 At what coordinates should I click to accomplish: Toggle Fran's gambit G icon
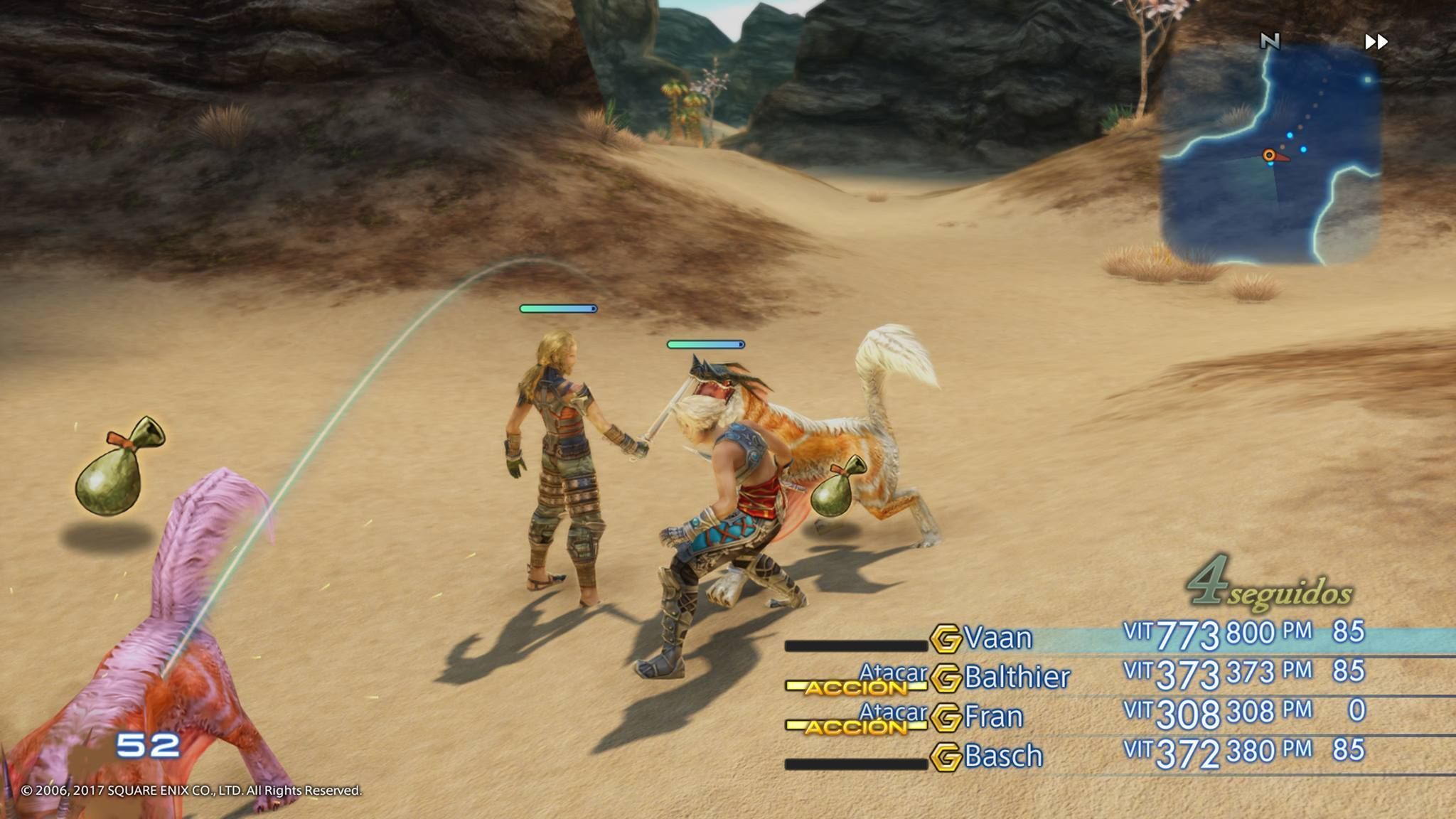[946, 718]
